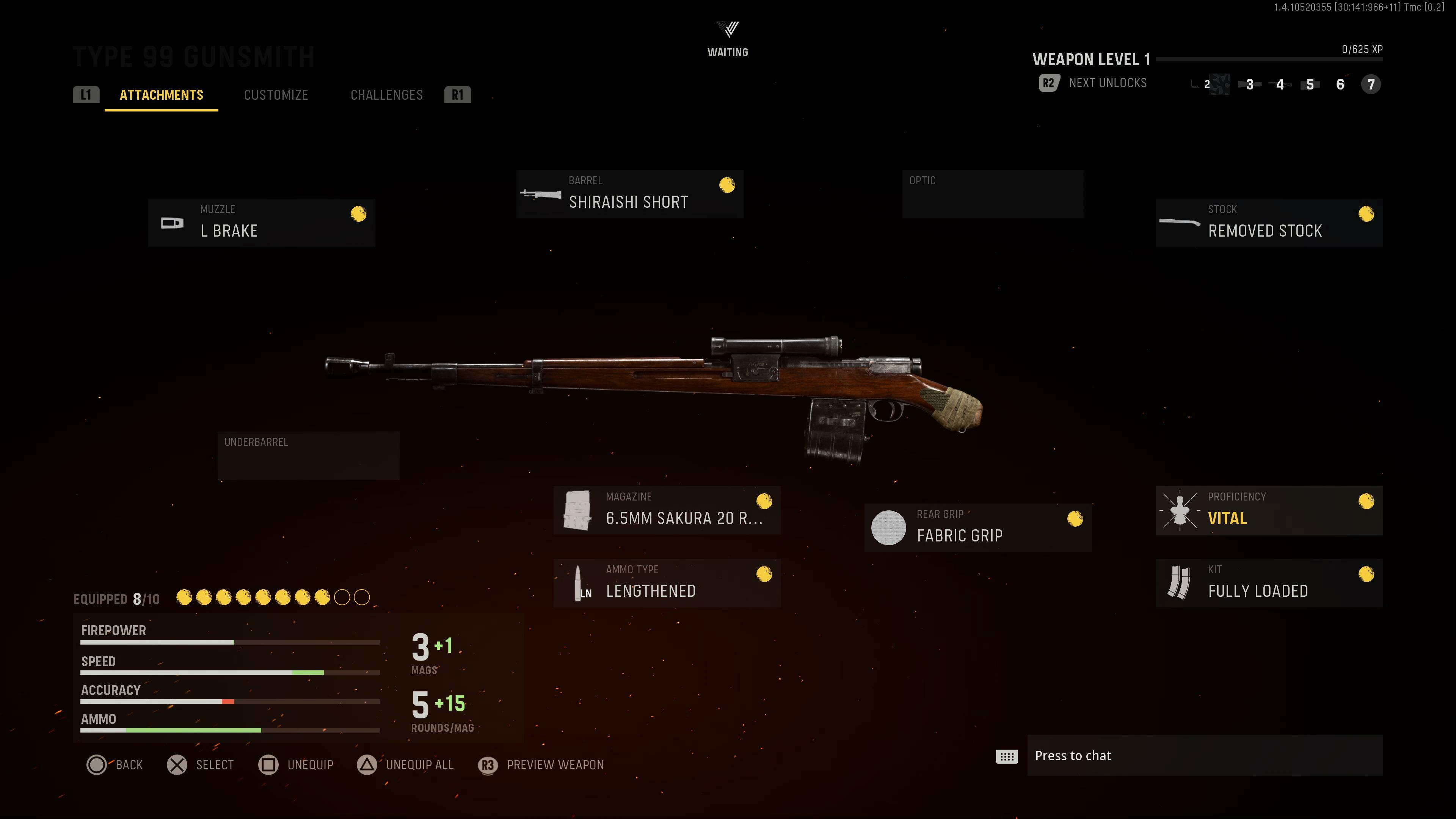
Task: Select the Fabric Grip rear grip slot
Action: pos(978,527)
